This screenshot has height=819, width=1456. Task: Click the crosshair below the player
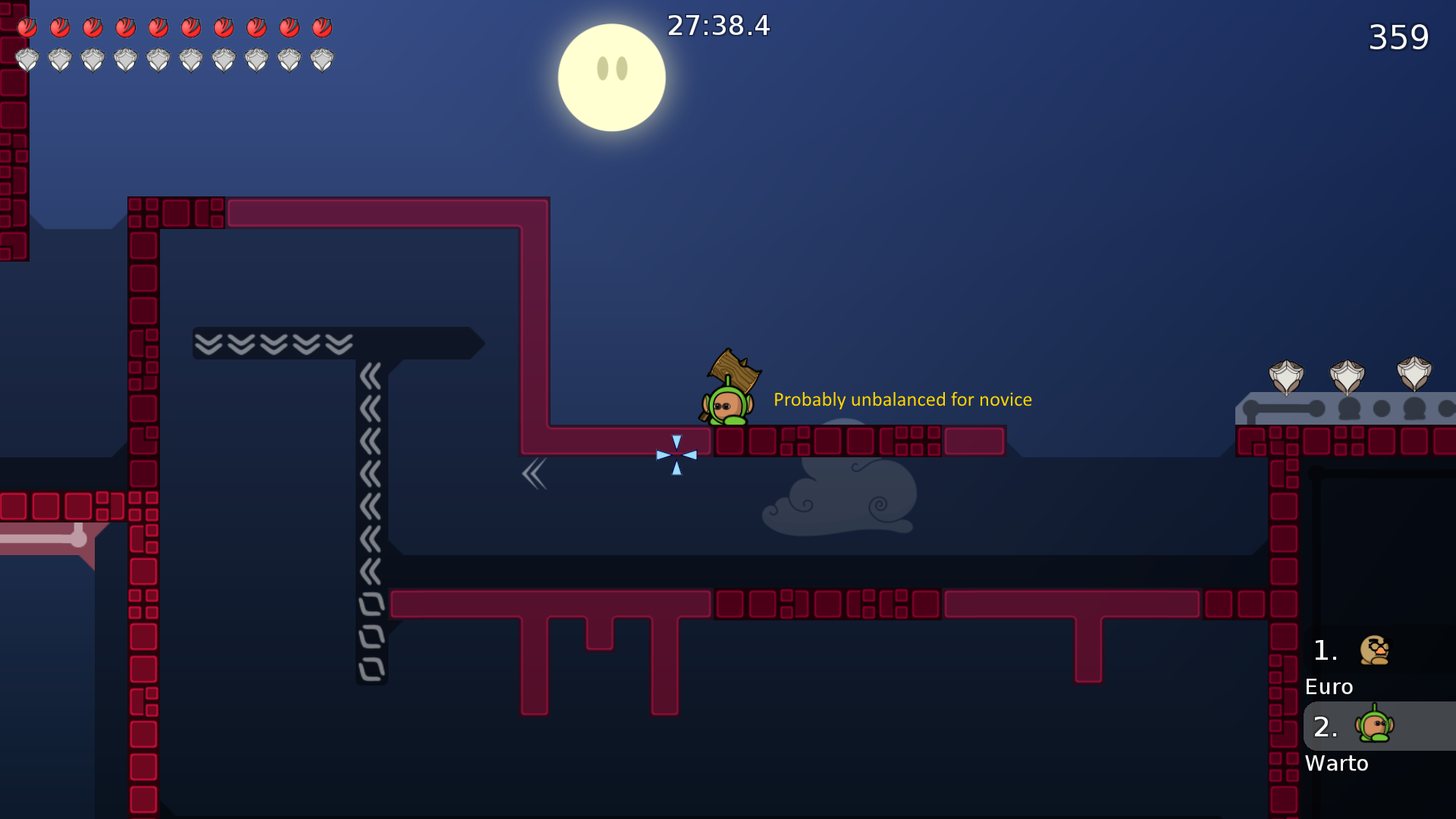676,456
